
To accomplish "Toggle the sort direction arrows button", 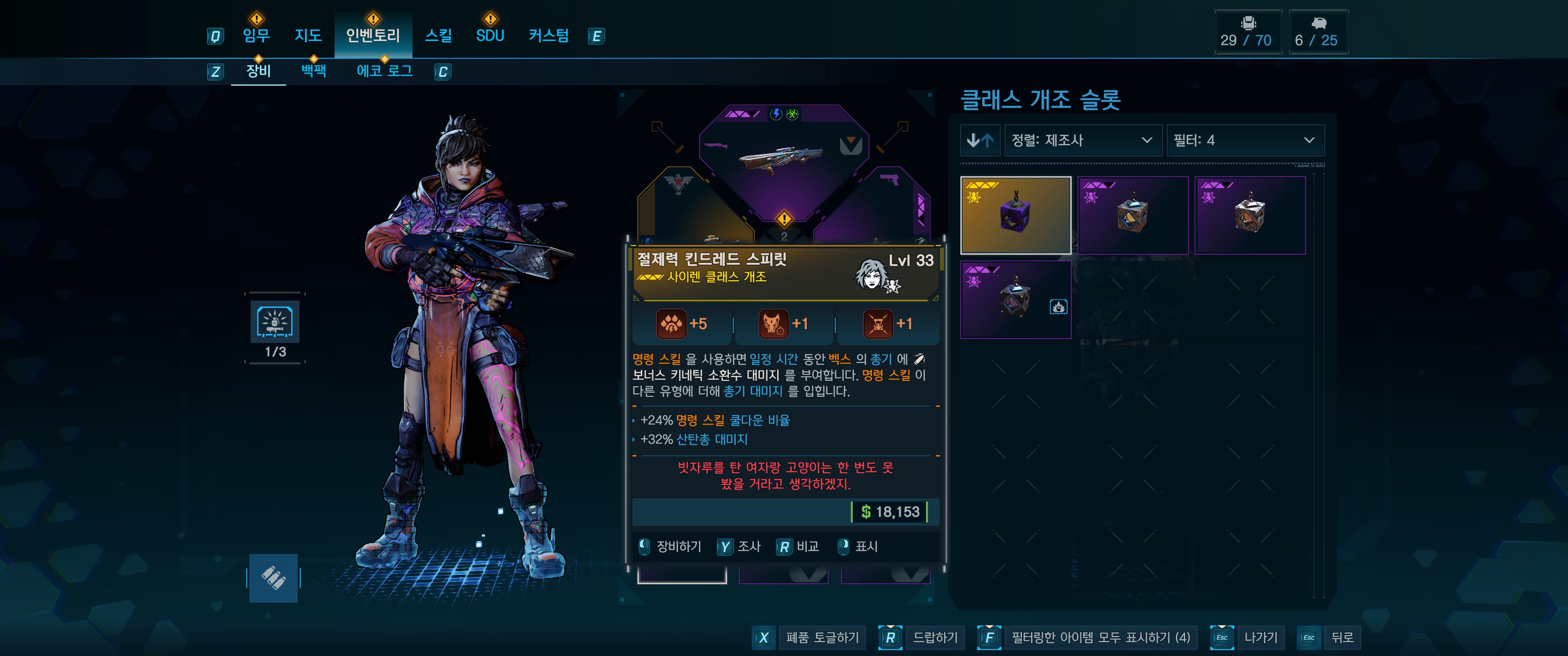I will click(x=980, y=141).
